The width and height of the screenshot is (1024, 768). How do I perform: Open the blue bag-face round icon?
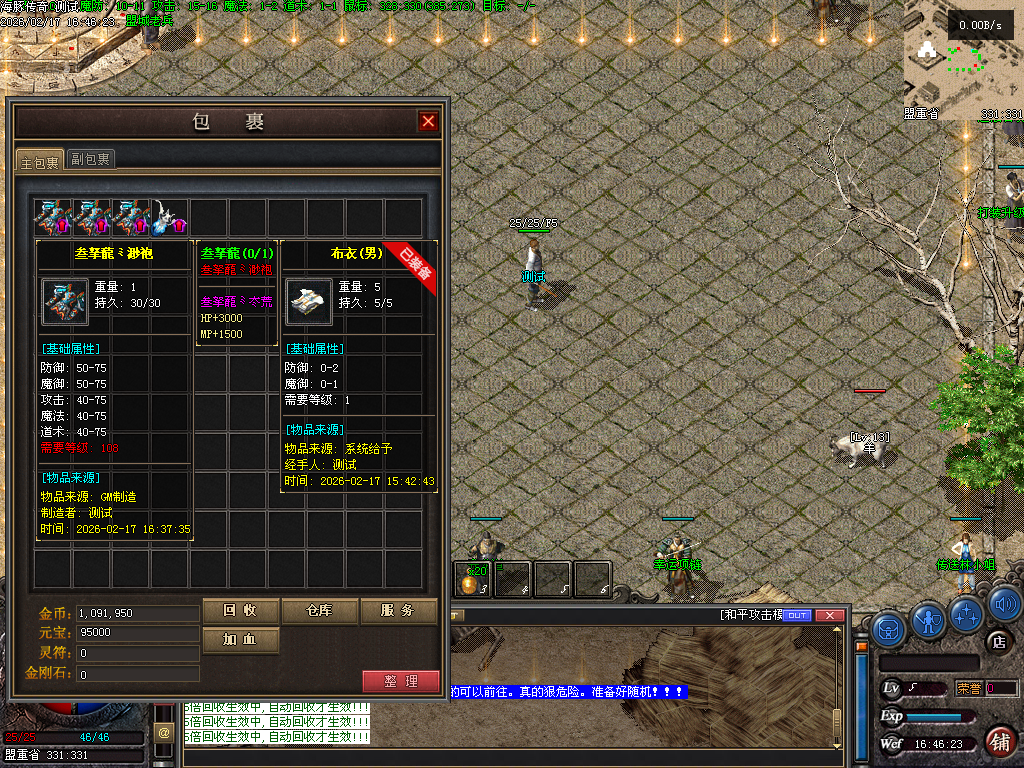click(889, 629)
